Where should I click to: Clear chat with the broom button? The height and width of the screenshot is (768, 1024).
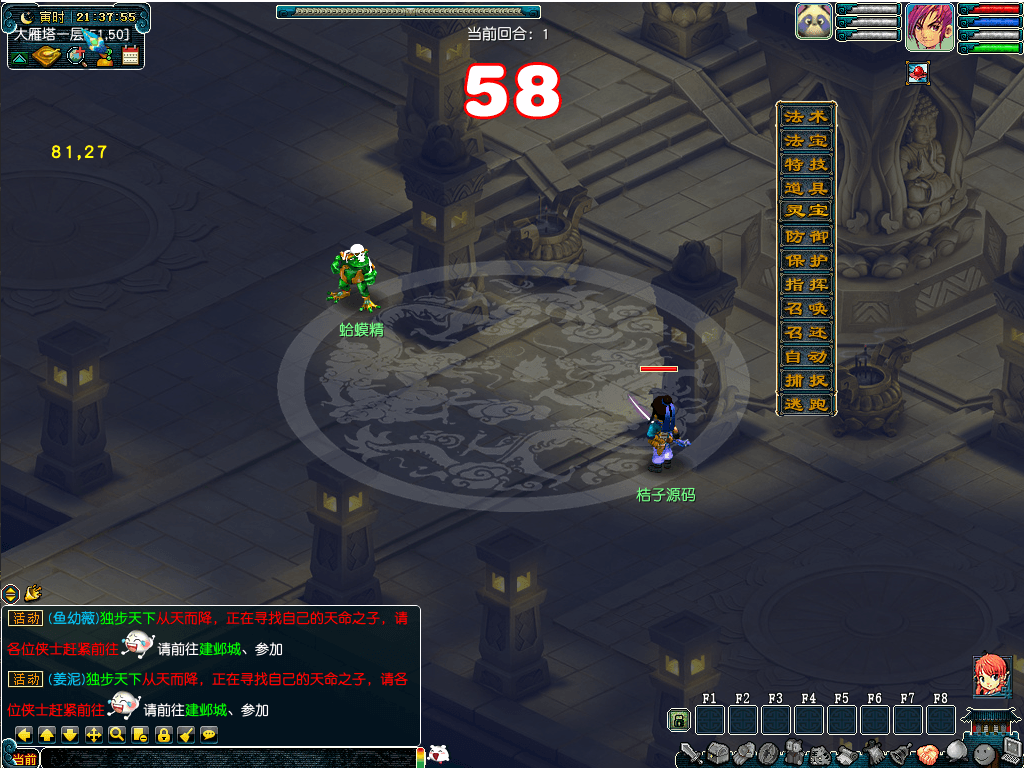coord(186,735)
